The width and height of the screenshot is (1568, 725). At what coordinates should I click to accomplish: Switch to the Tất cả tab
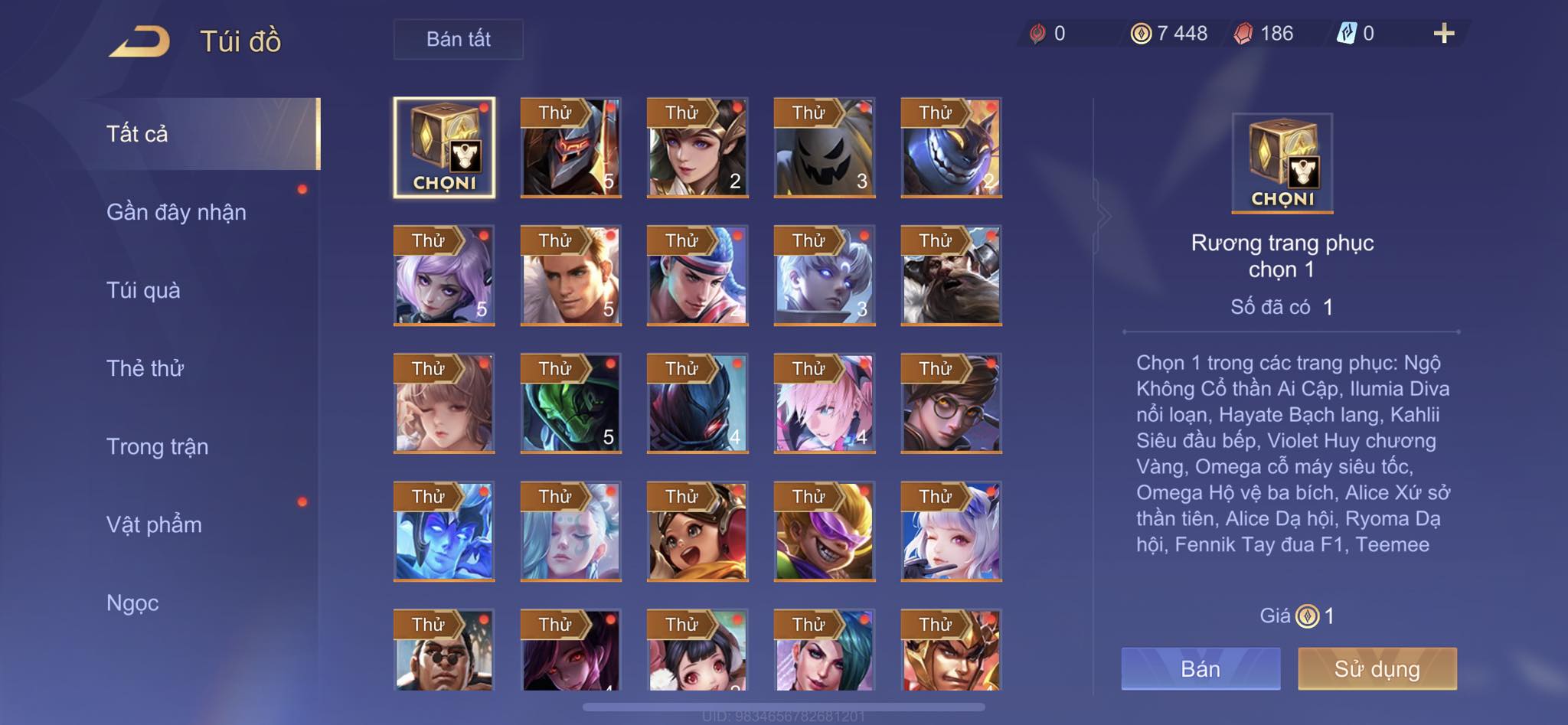click(136, 134)
